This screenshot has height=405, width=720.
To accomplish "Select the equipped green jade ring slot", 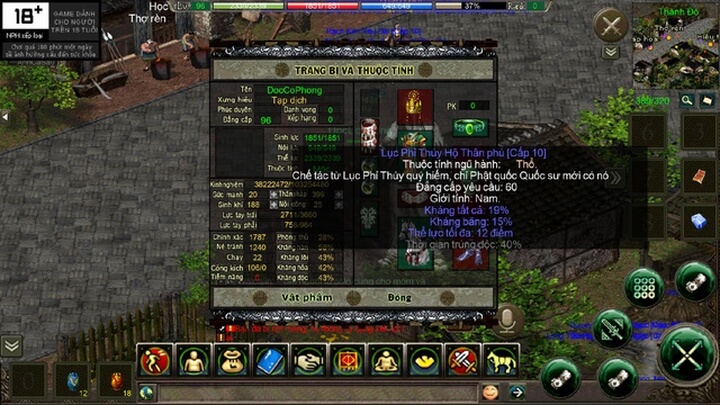I will [x=468, y=128].
